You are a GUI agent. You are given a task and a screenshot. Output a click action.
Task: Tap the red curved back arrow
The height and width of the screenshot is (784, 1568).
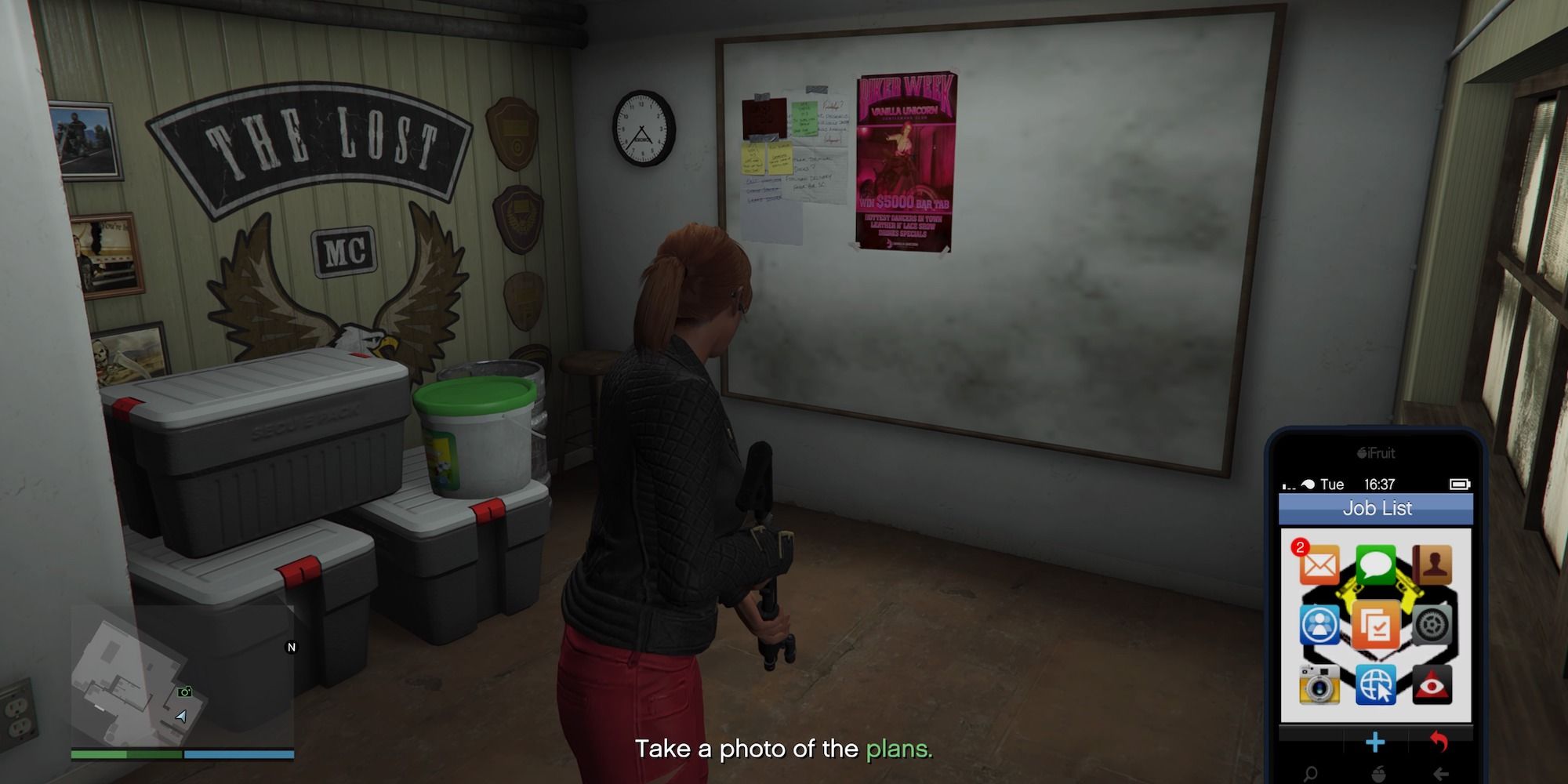coord(1439,741)
